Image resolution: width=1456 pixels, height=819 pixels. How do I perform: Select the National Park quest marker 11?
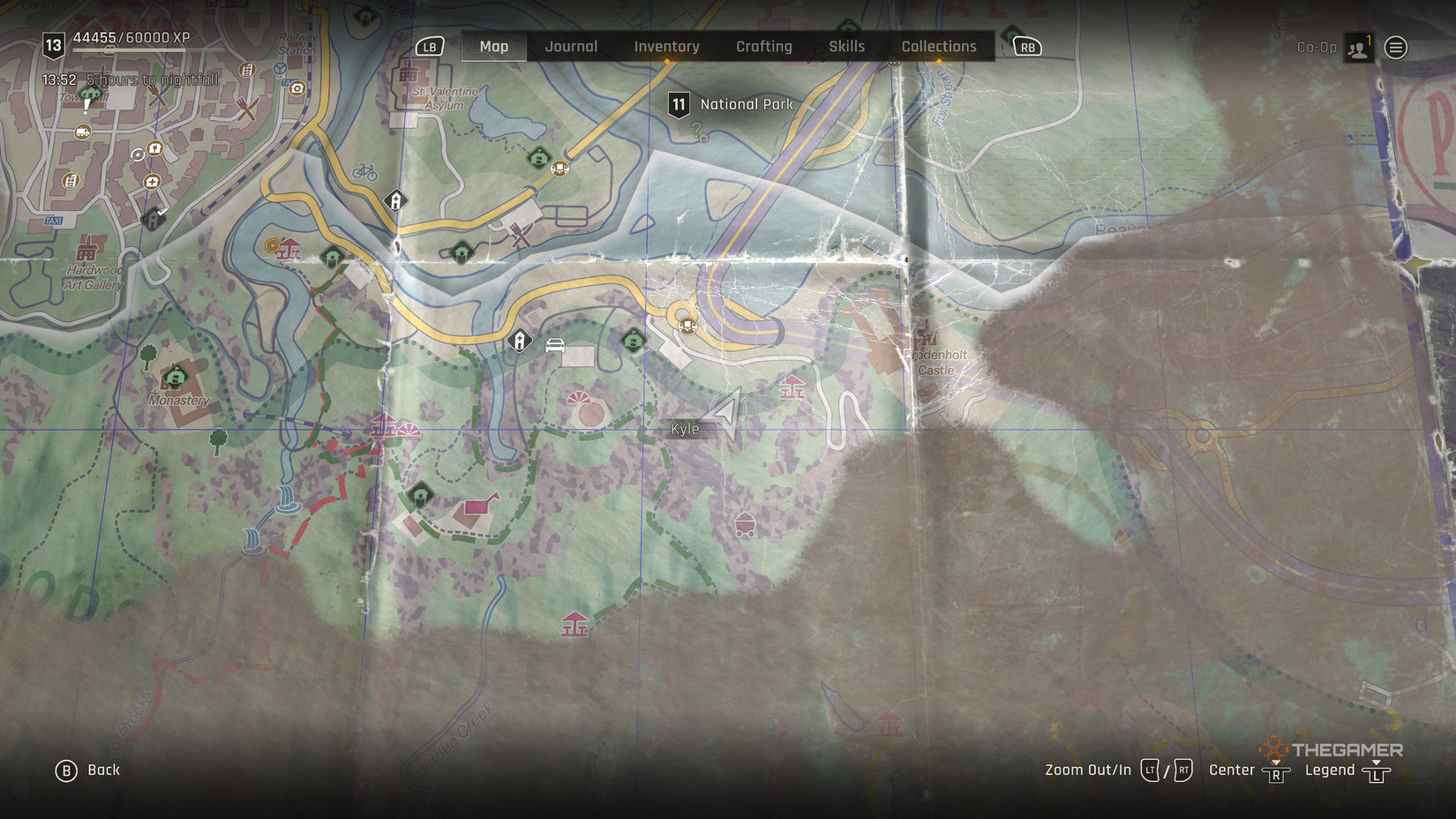[x=679, y=103]
